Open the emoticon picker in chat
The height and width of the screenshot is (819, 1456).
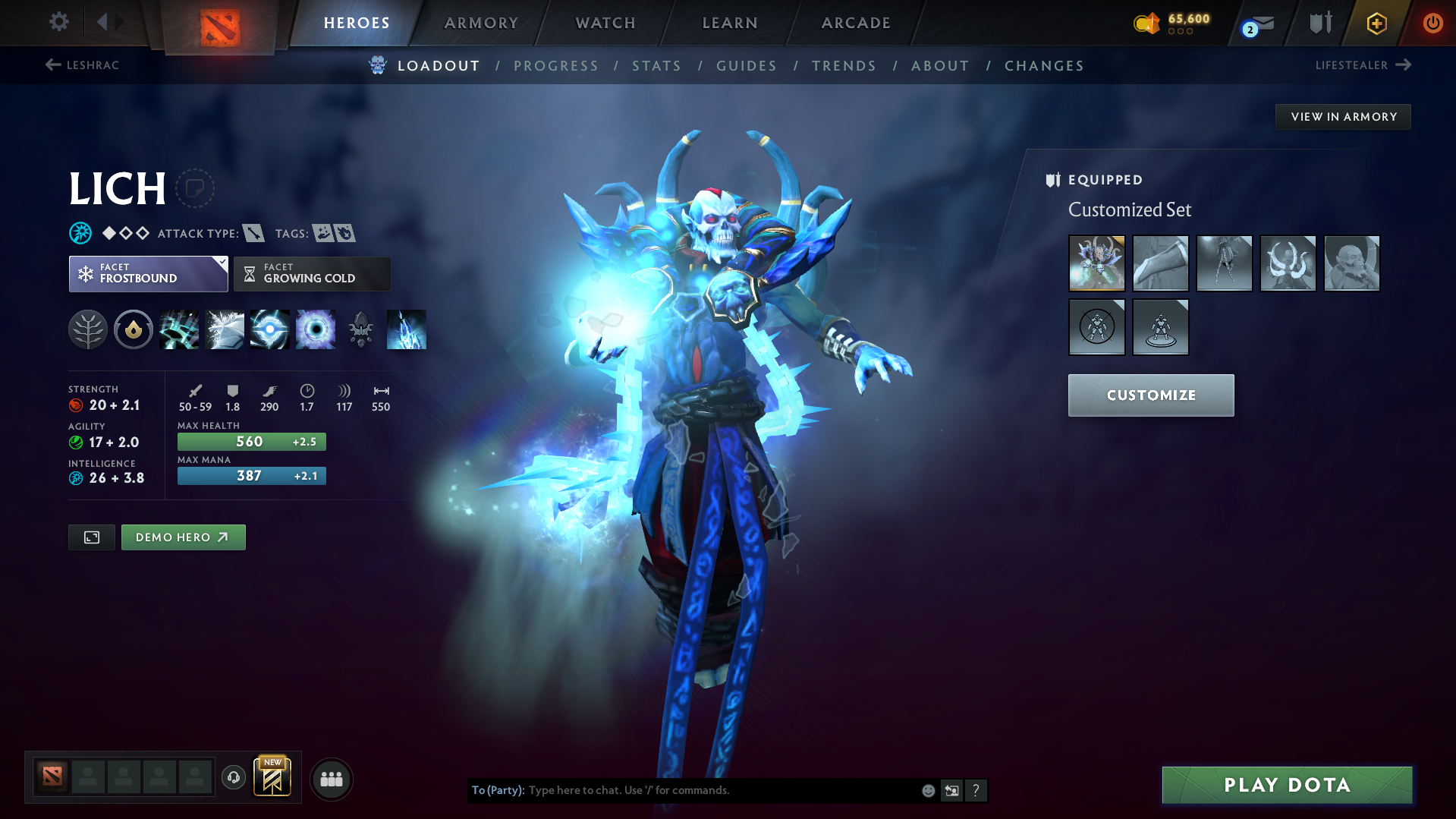point(927,790)
